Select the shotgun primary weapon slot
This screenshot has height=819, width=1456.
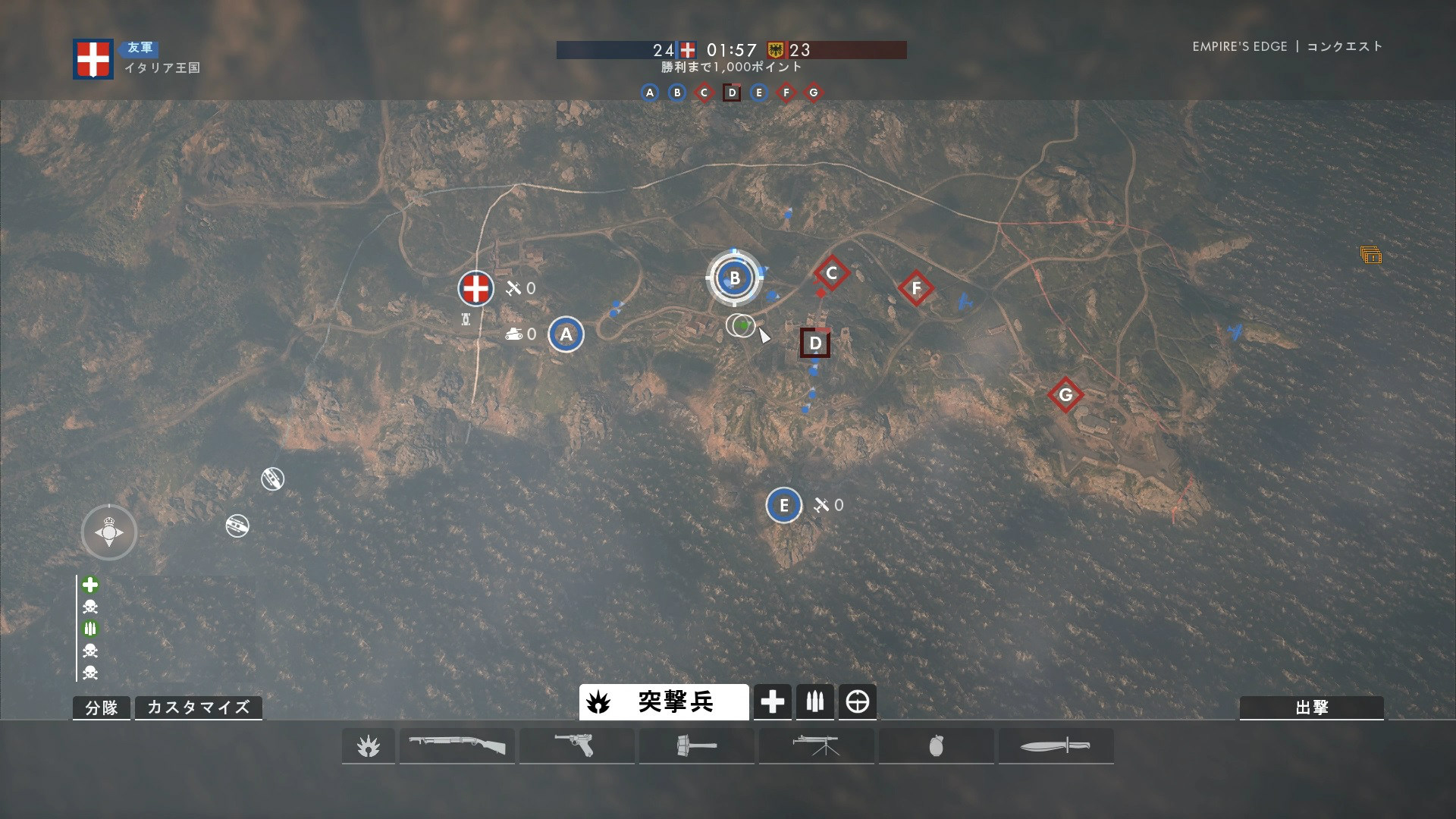pyautogui.click(x=457, y=746)
